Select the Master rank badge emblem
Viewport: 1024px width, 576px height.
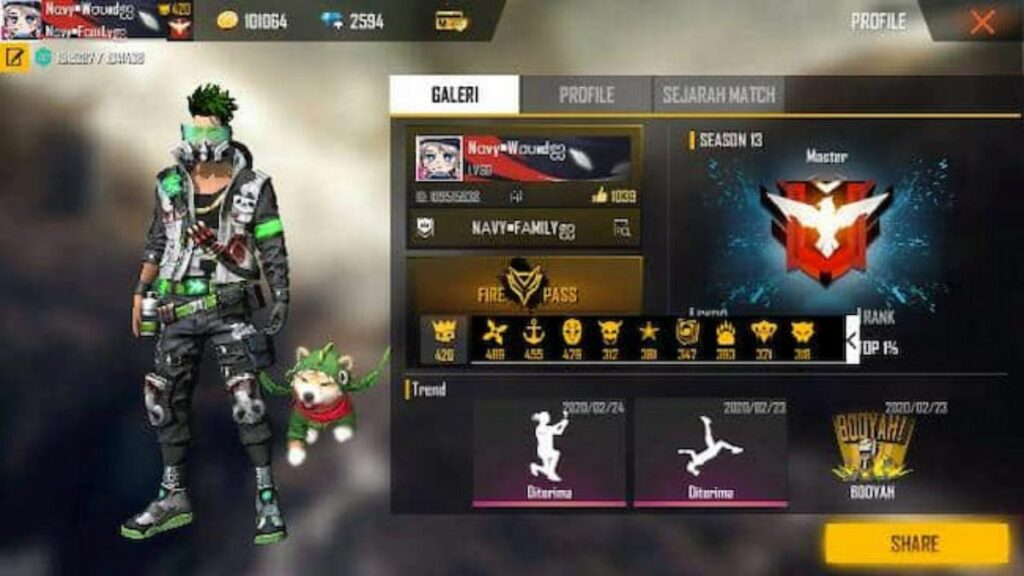(825, 225)
